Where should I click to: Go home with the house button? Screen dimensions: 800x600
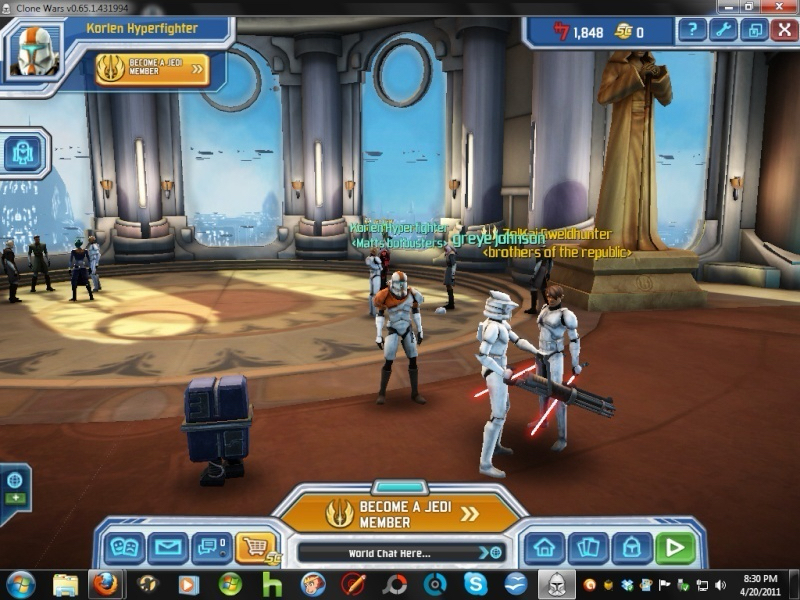pyautogui.click(x=544, y=547)
